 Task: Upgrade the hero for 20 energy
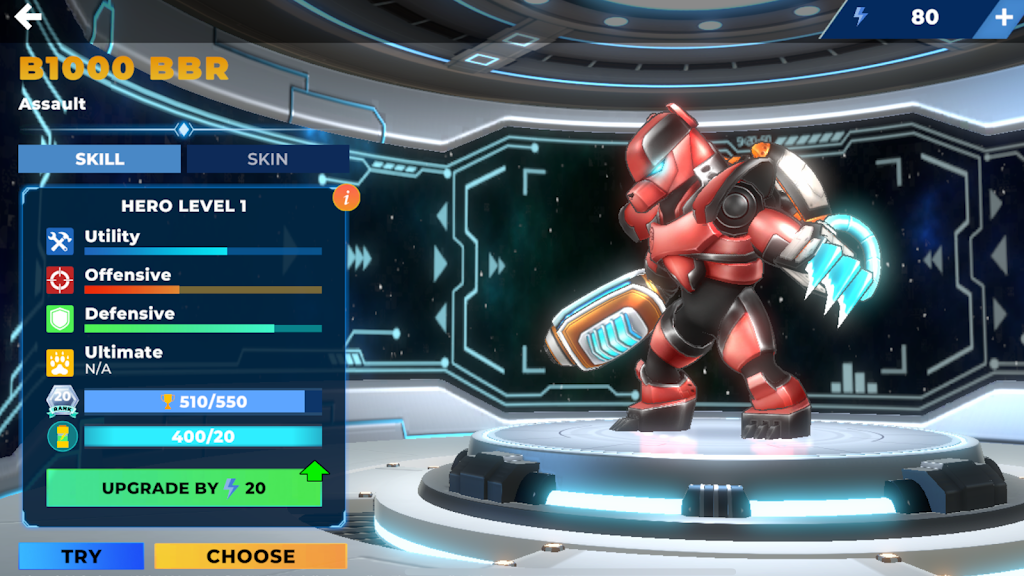pos(184,488)
